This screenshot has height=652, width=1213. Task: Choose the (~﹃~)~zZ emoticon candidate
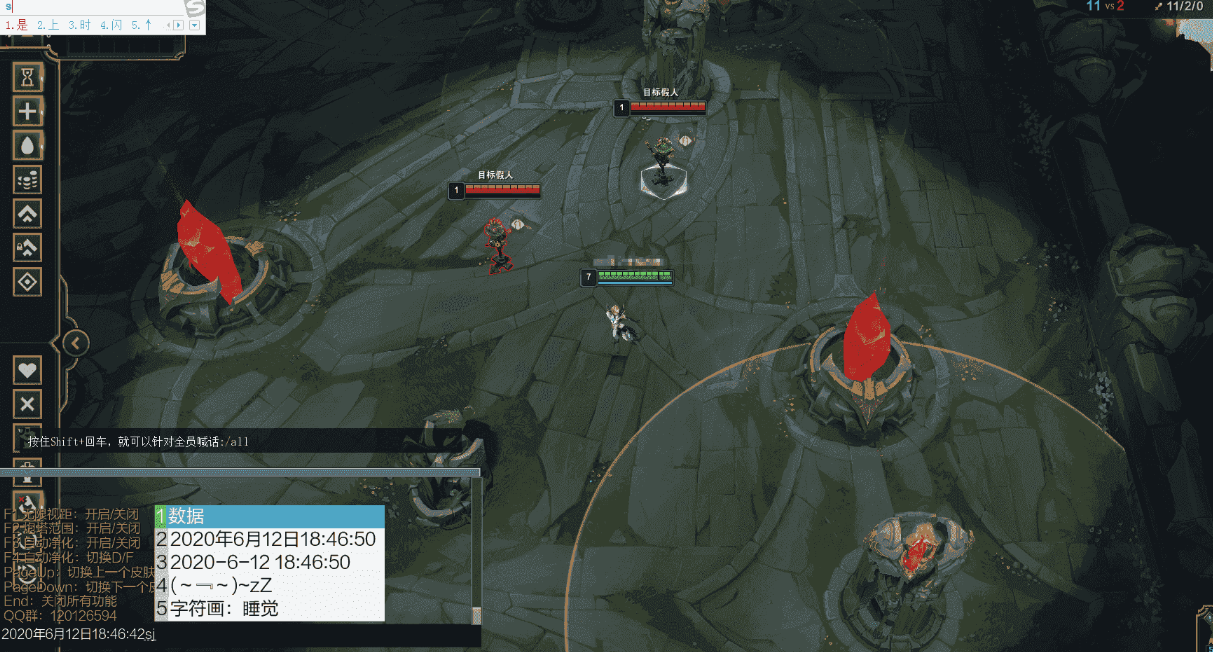pos(270,585)
